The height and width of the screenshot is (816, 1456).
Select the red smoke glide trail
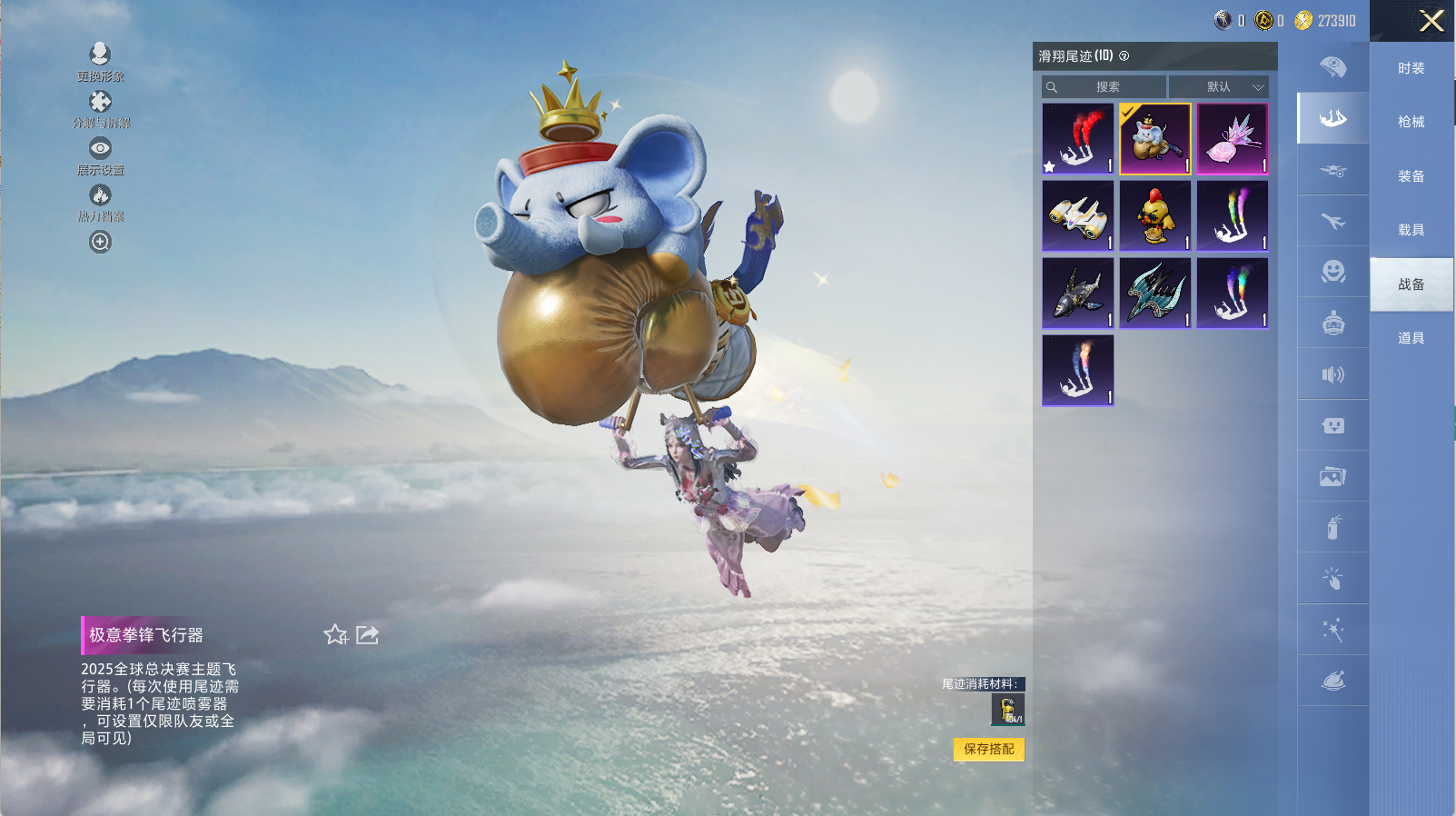[1077, 138]
